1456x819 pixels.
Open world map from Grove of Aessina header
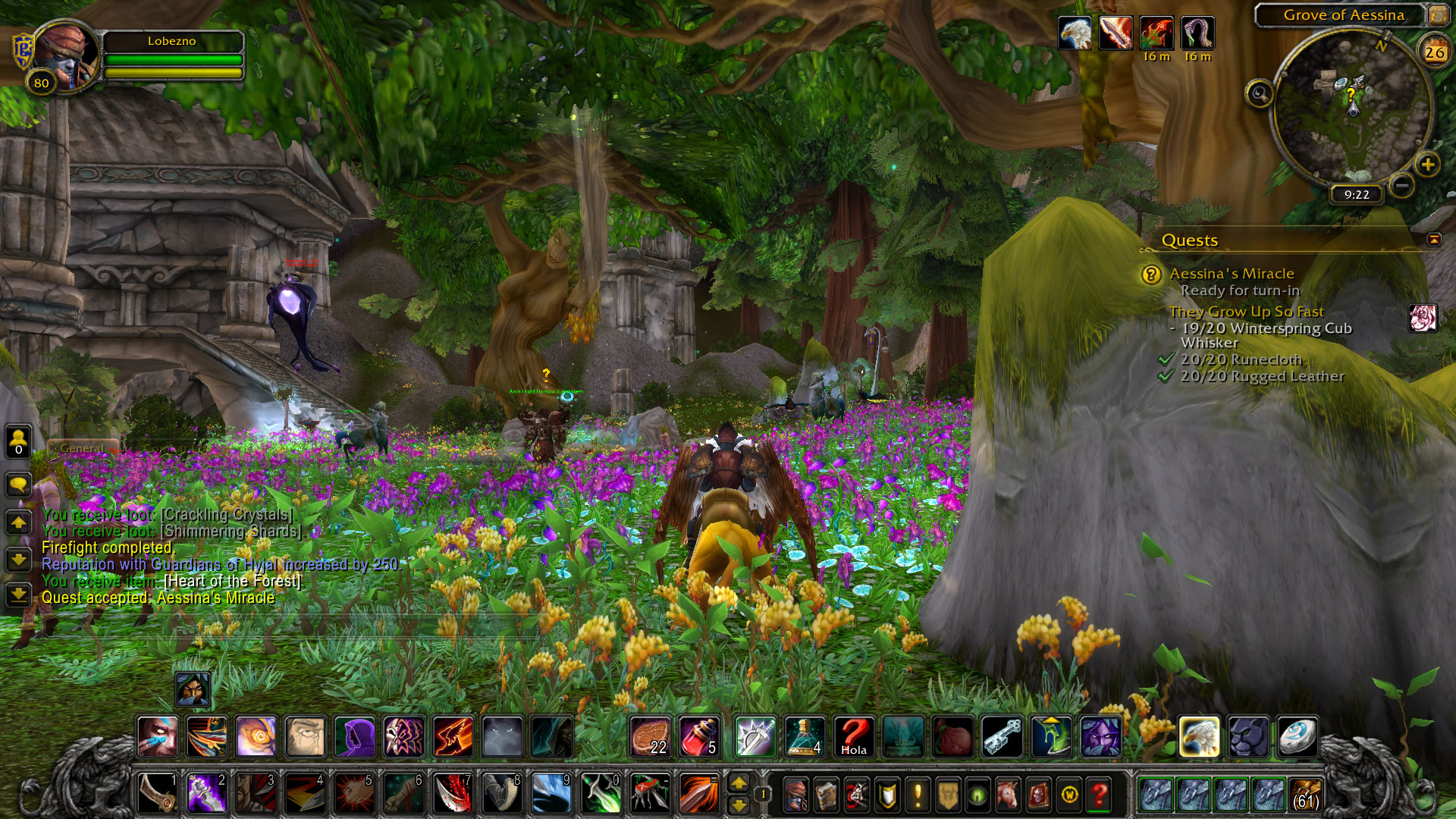[1343, 15]
